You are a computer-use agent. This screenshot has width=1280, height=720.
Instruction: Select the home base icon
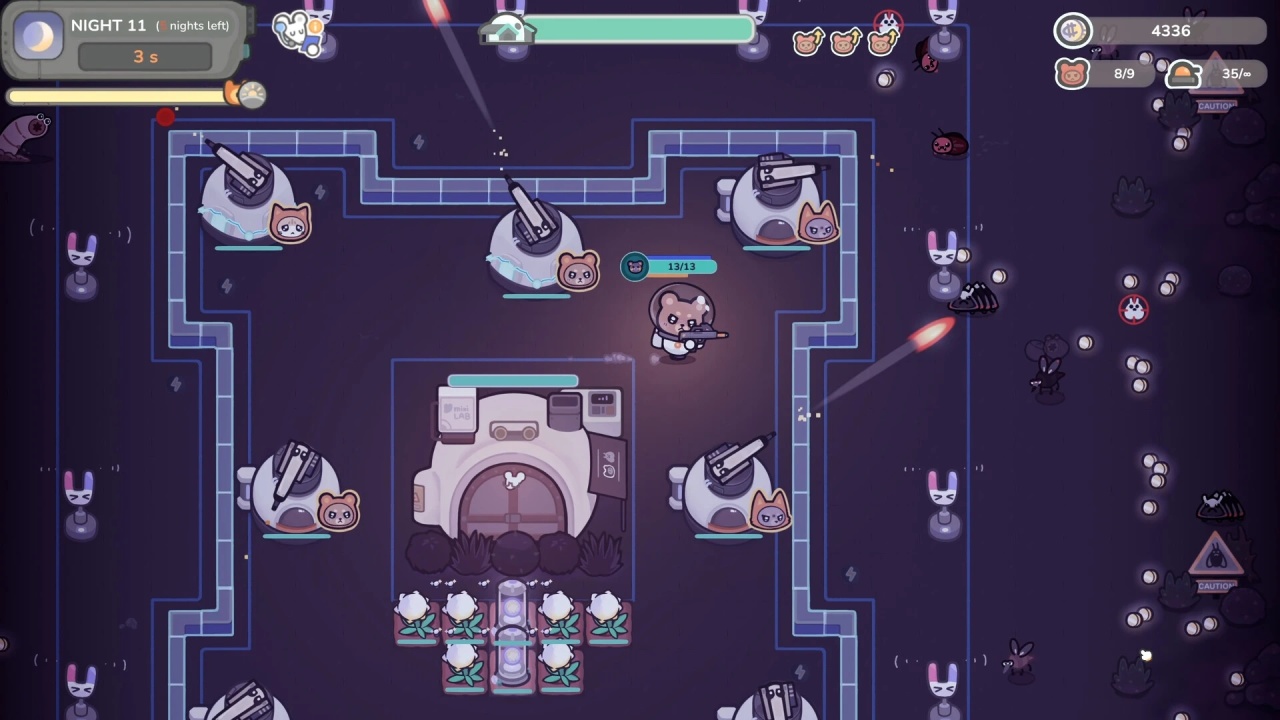[x=506, y=31]
